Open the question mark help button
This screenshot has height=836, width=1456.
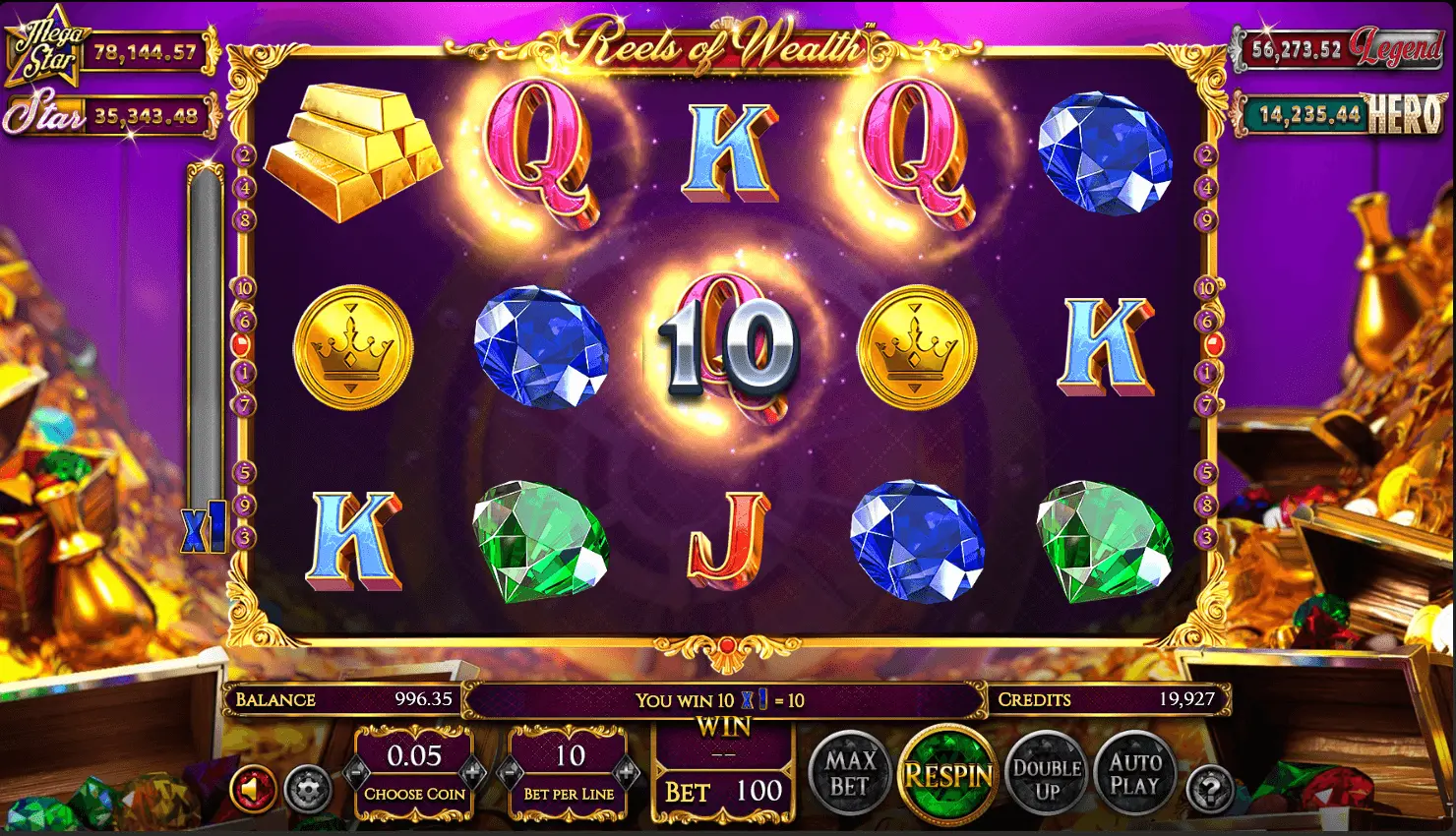pos(1210,788)
